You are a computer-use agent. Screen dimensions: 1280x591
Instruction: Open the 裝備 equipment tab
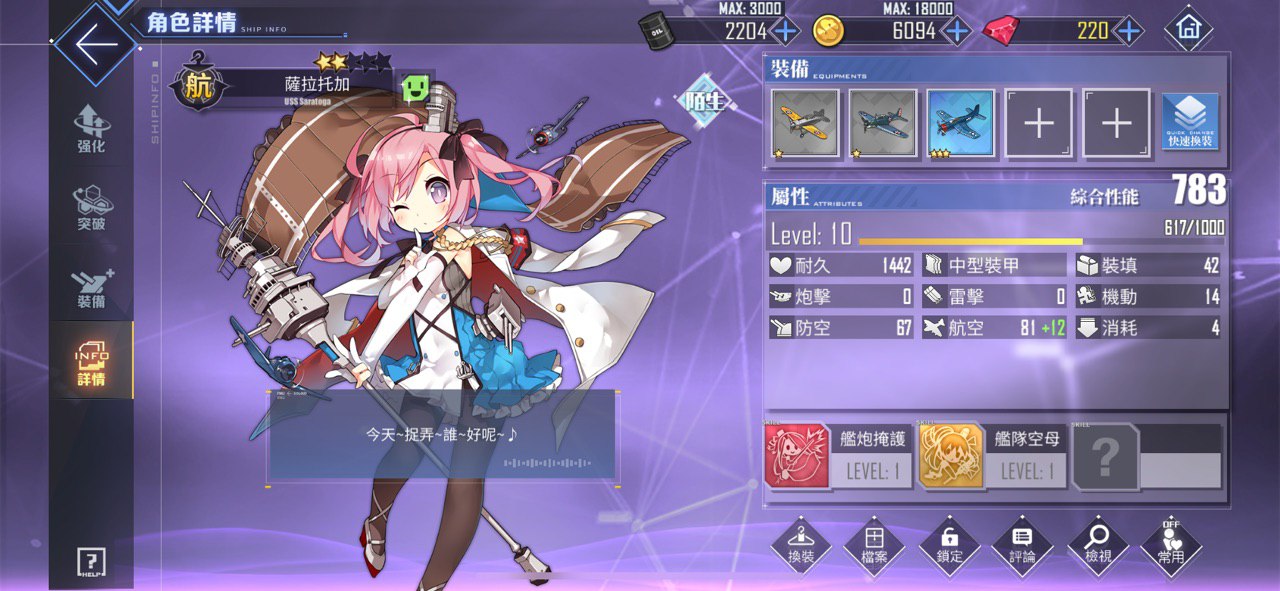click(x=91, y=286)
